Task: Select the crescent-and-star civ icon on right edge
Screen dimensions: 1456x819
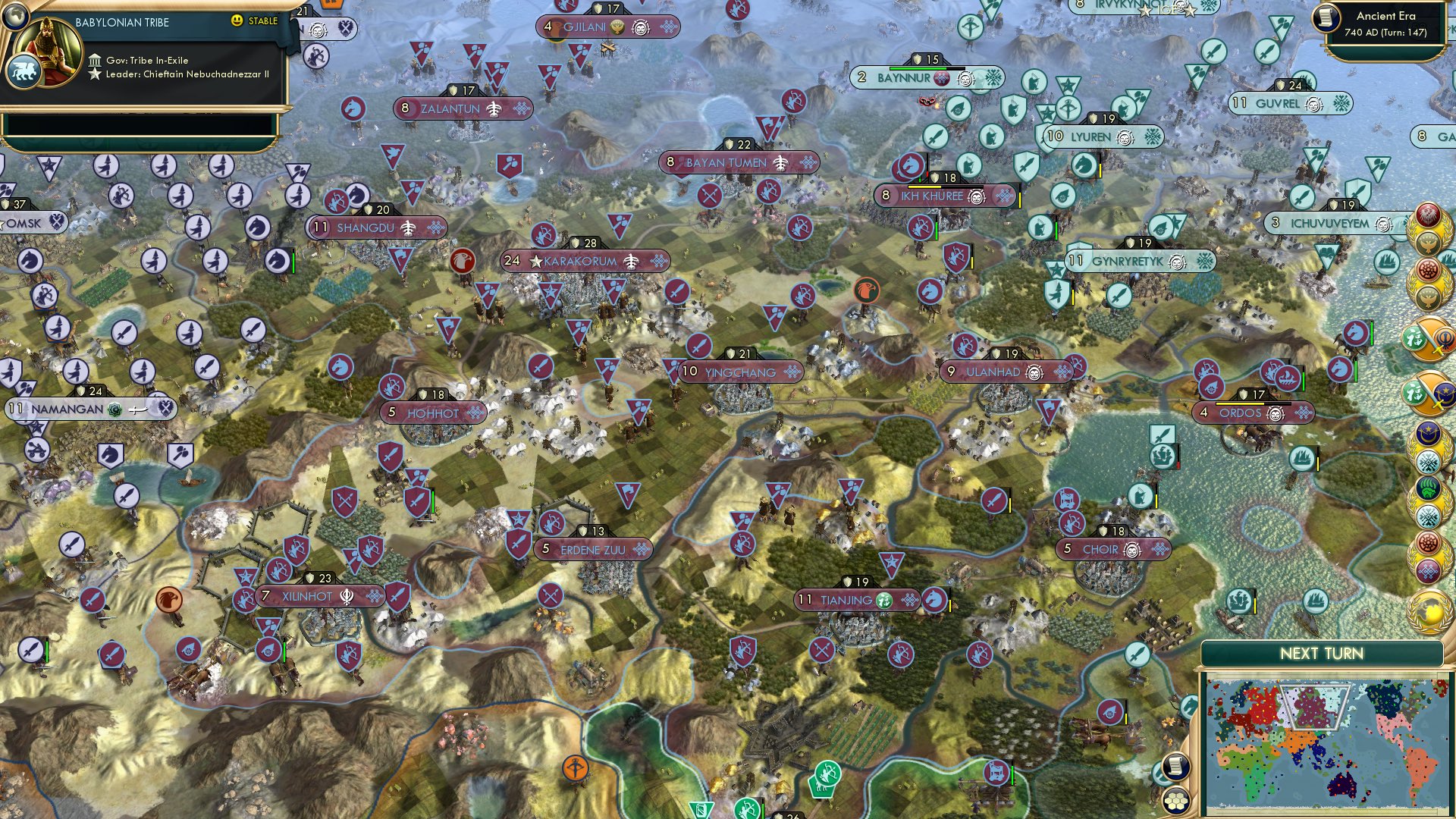Action: pos(1429,431)
